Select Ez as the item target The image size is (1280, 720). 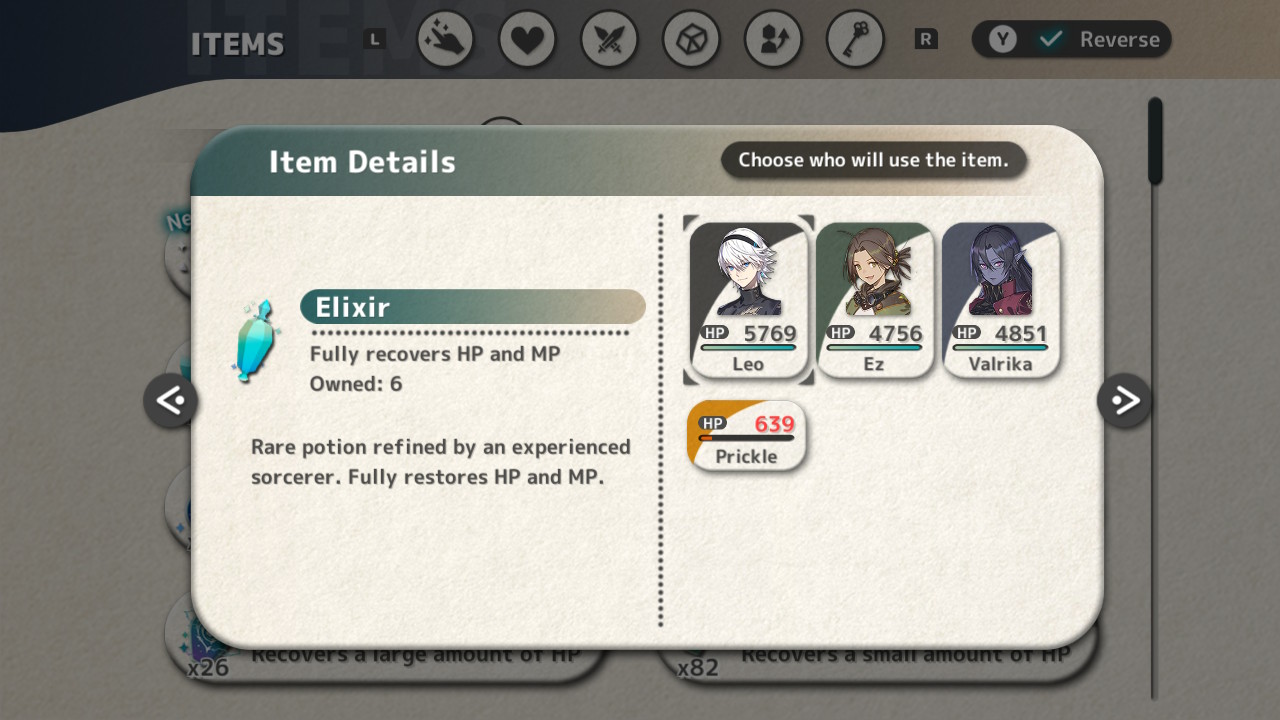874,300
